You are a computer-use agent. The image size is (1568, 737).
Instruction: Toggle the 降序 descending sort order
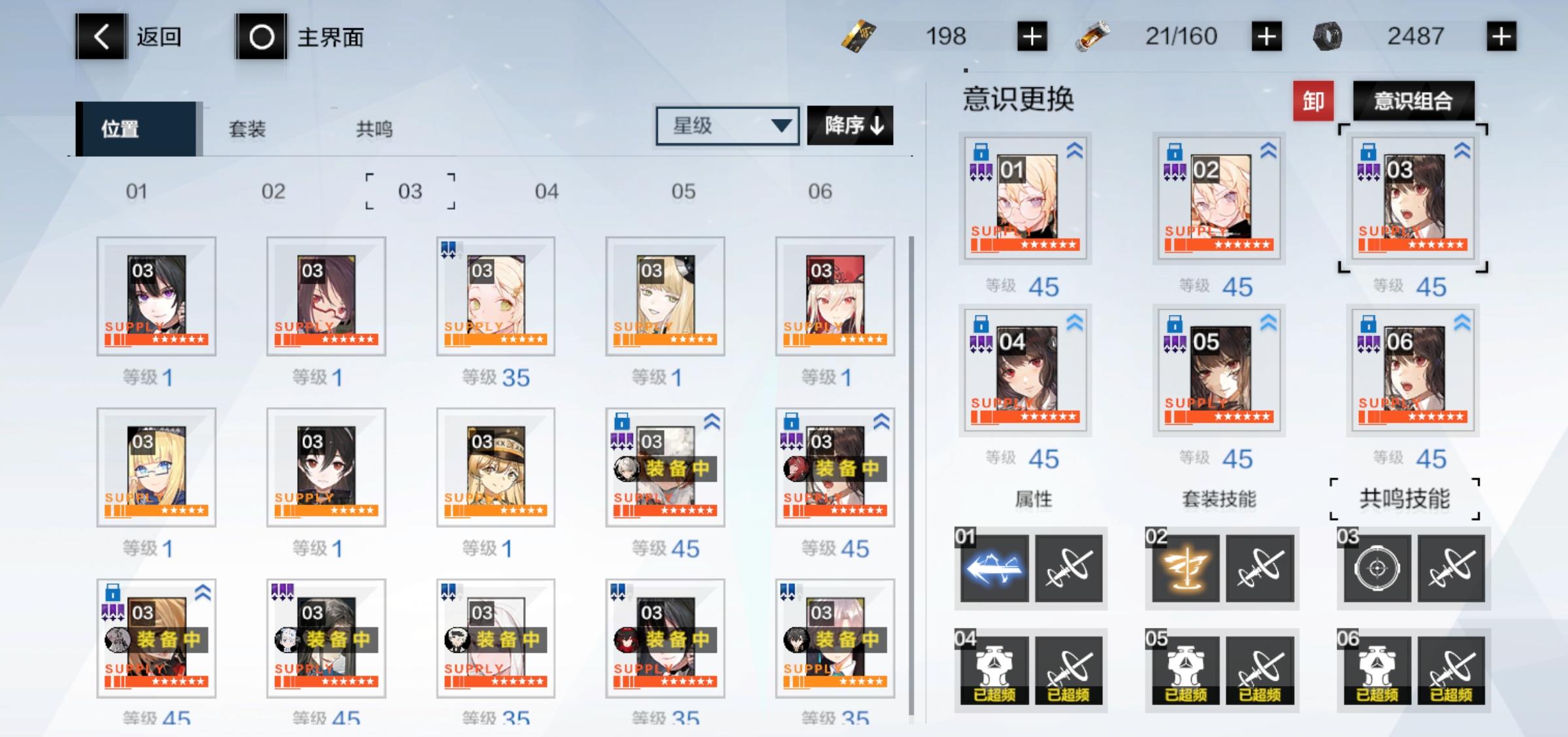849,125
